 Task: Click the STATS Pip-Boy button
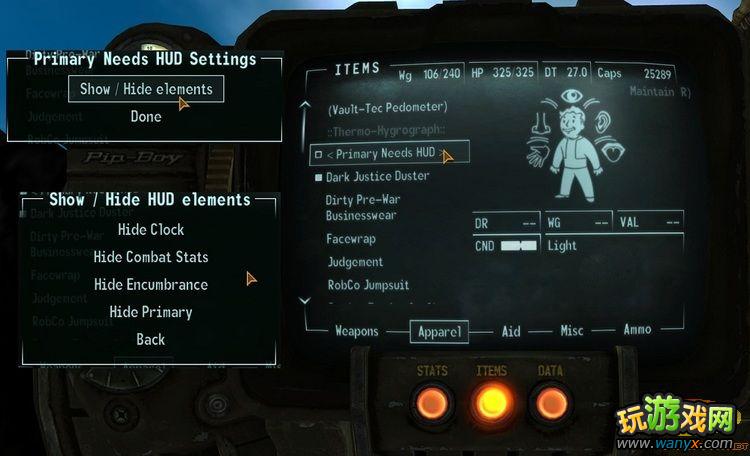coord(433,402)
